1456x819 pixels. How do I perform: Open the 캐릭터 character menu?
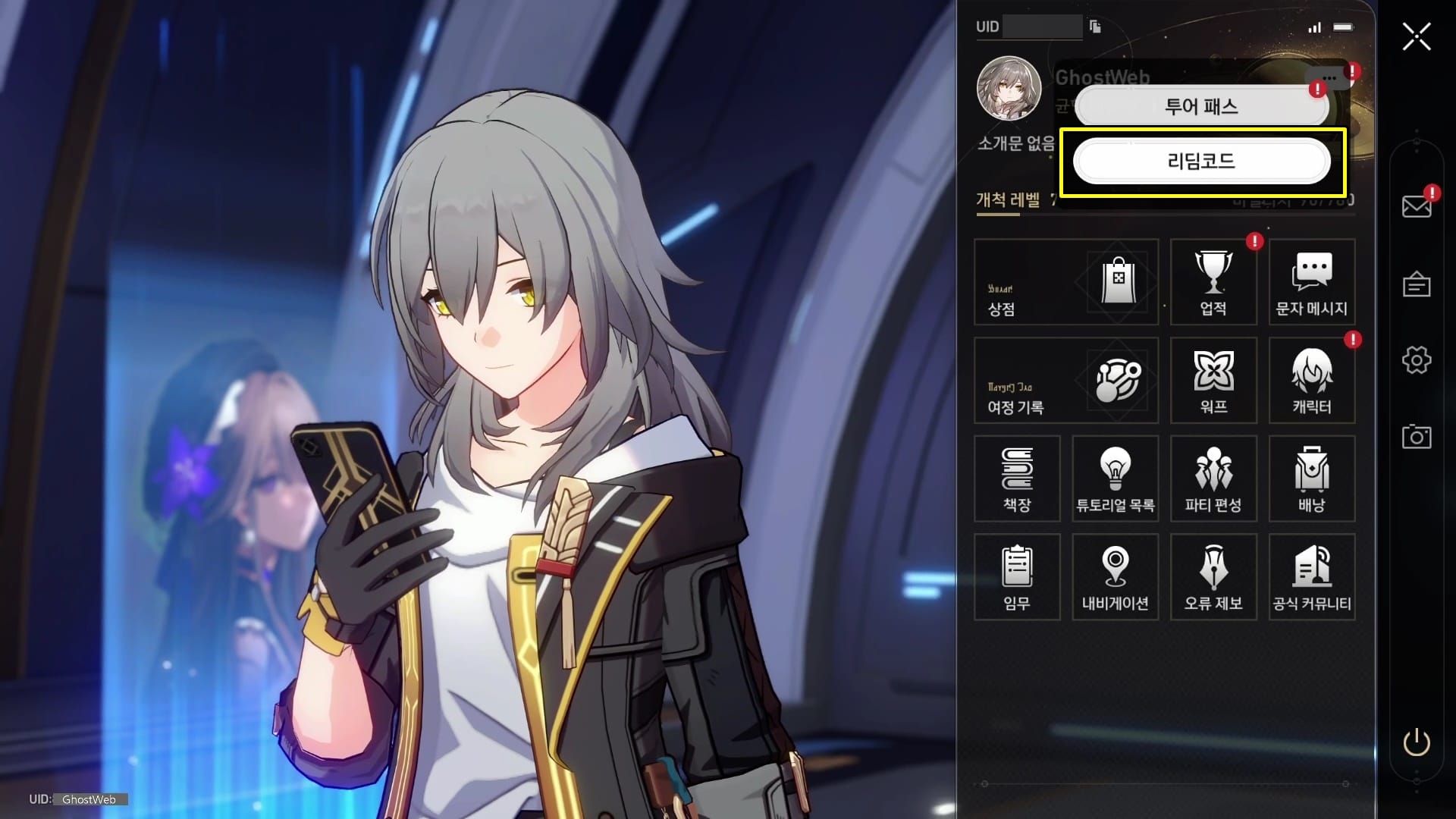[1311, 381]
